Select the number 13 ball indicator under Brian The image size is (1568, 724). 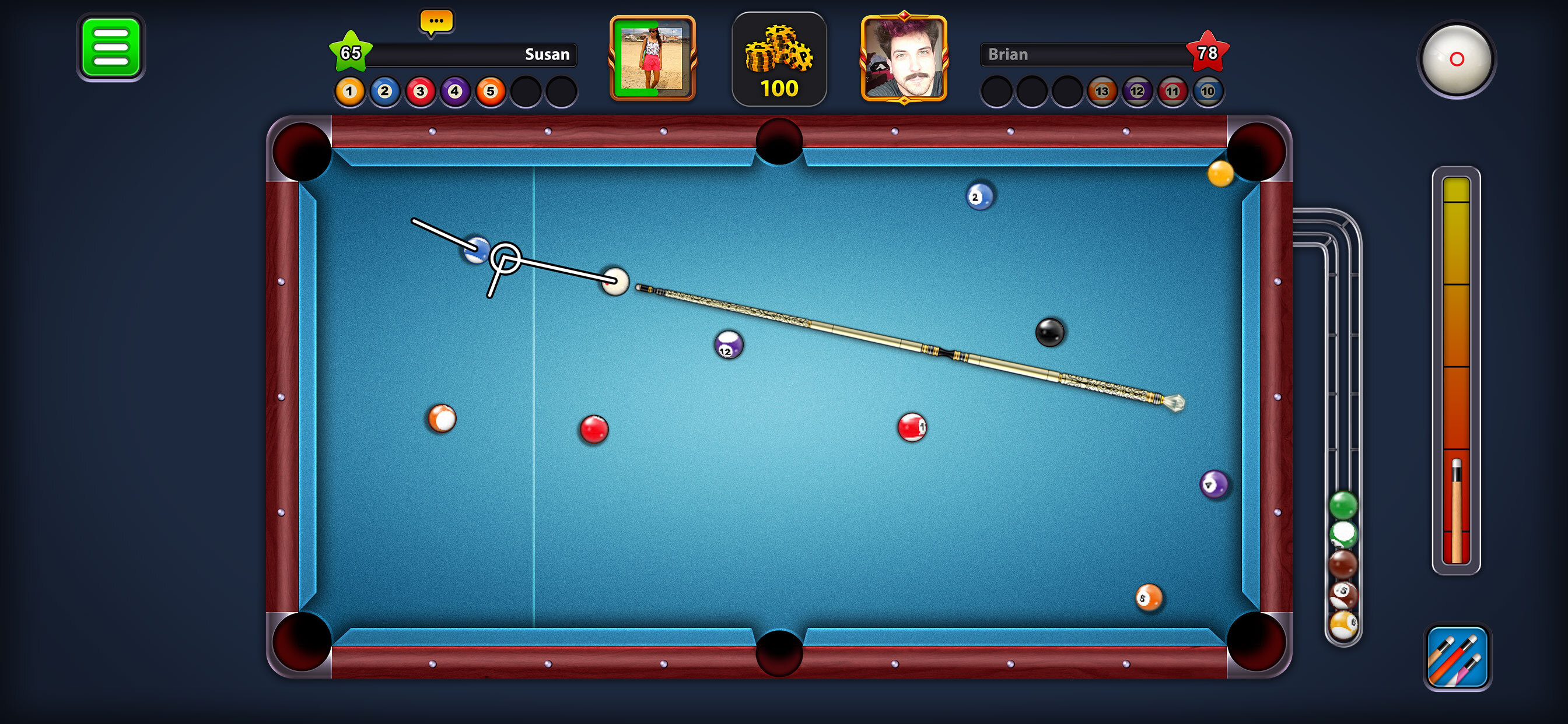[1103, 92]
